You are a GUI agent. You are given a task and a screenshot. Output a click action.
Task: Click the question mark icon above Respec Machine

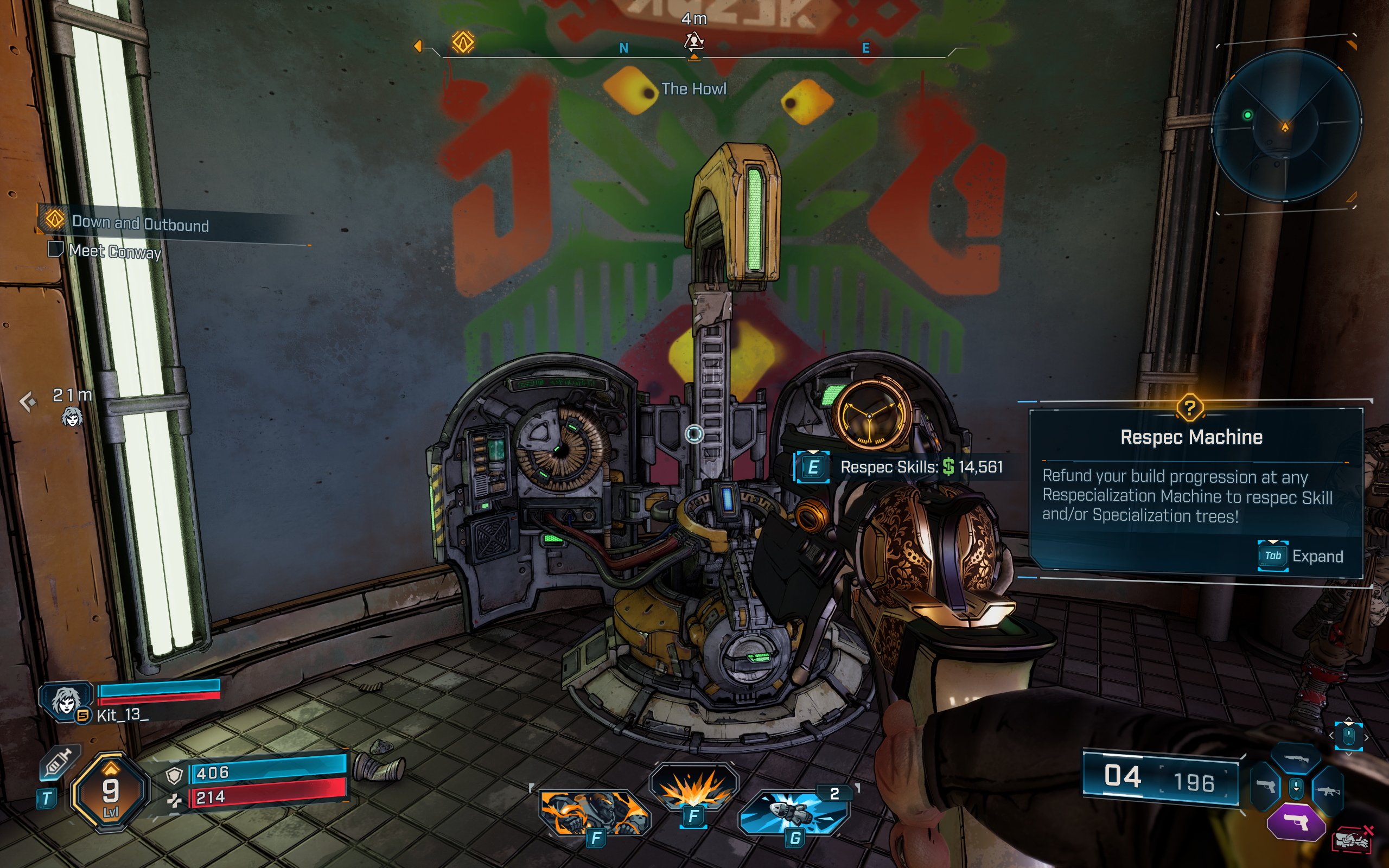(1190, 408)
